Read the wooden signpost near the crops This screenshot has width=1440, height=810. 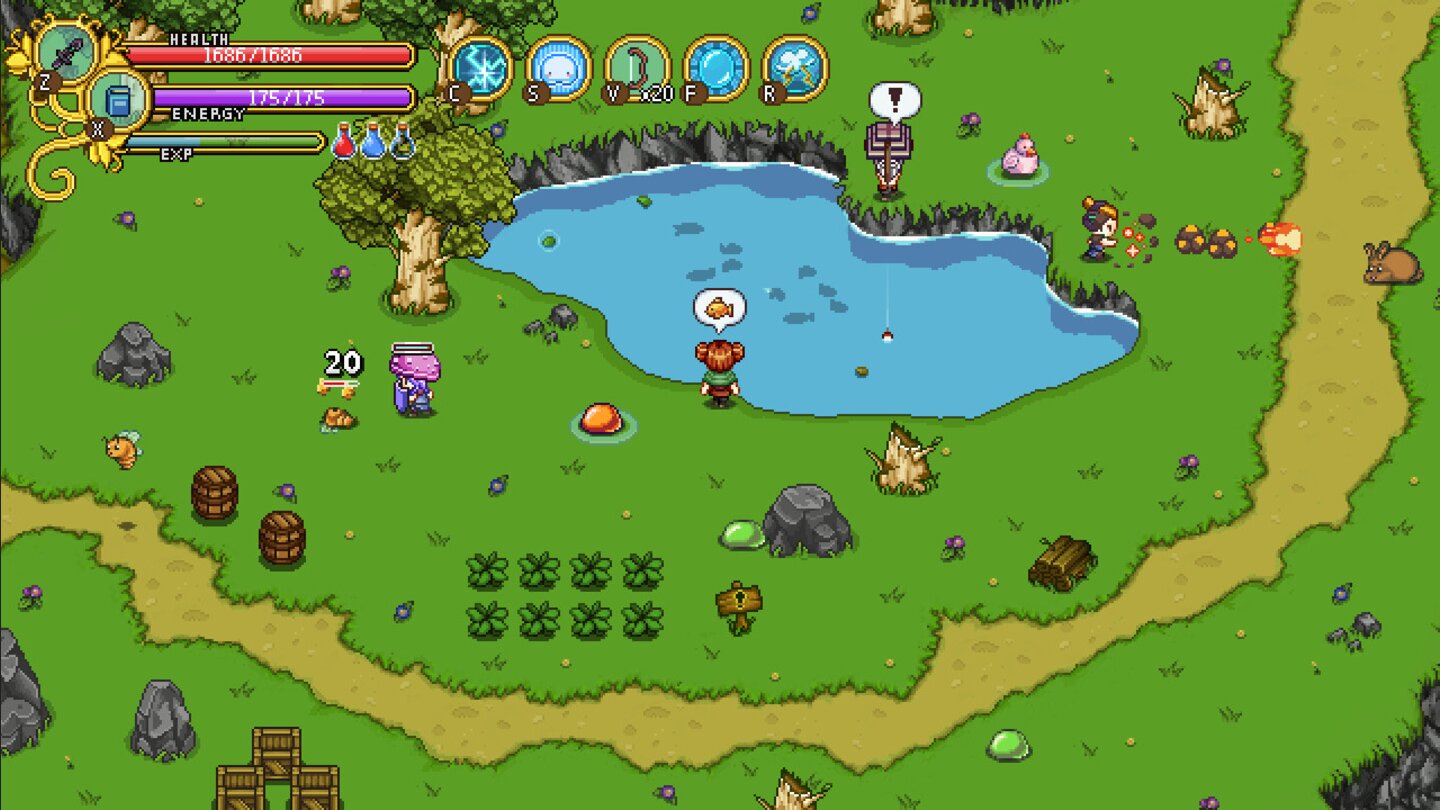740,600
